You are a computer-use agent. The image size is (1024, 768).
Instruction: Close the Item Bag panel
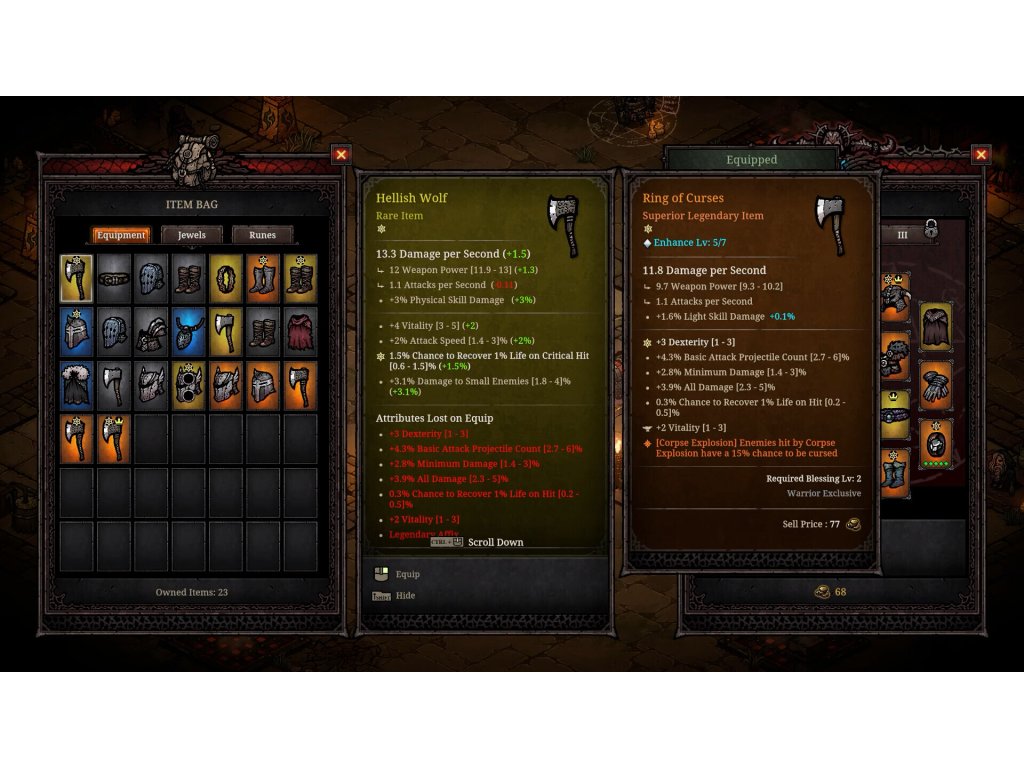click(x=341, y=155)
